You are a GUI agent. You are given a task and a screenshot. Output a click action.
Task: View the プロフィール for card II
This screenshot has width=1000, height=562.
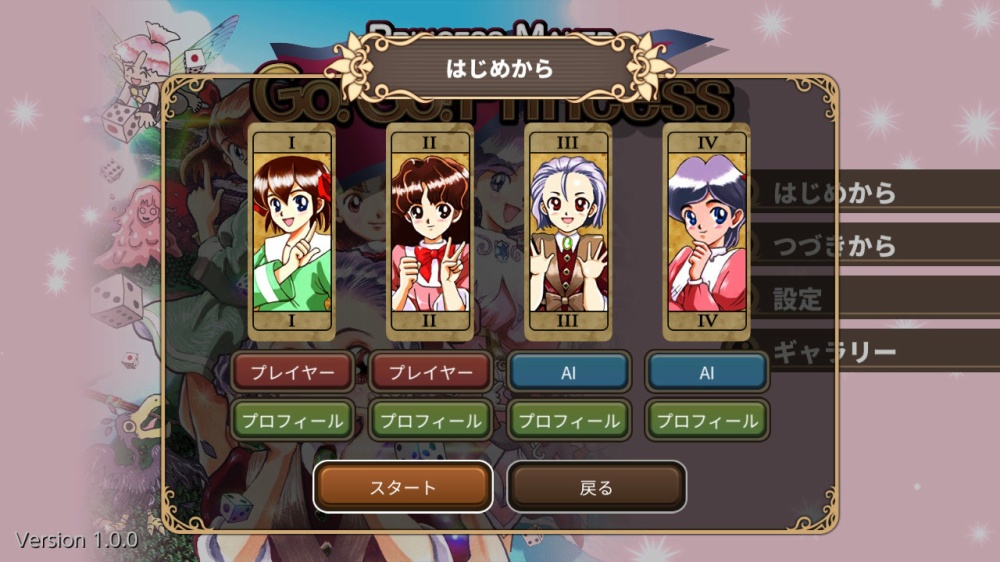coord(430,420)
